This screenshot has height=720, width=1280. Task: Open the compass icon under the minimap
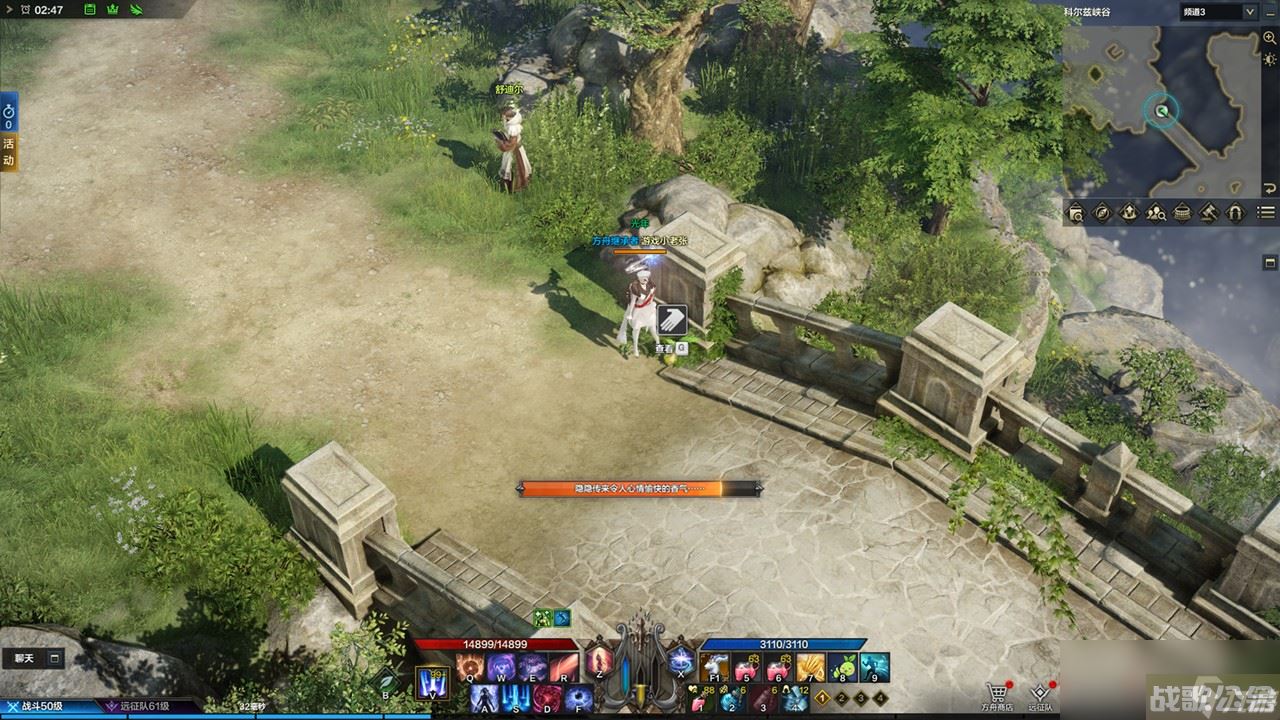click(x=1102, y=212)
